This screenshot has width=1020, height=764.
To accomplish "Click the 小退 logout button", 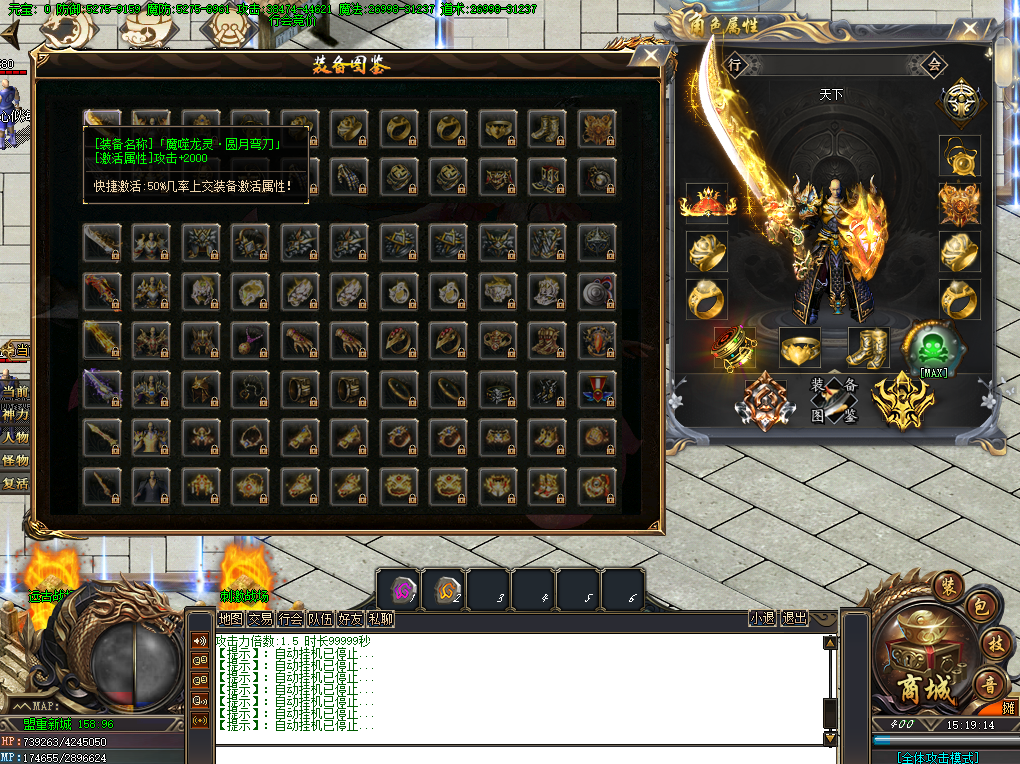I will coord(762,619).
